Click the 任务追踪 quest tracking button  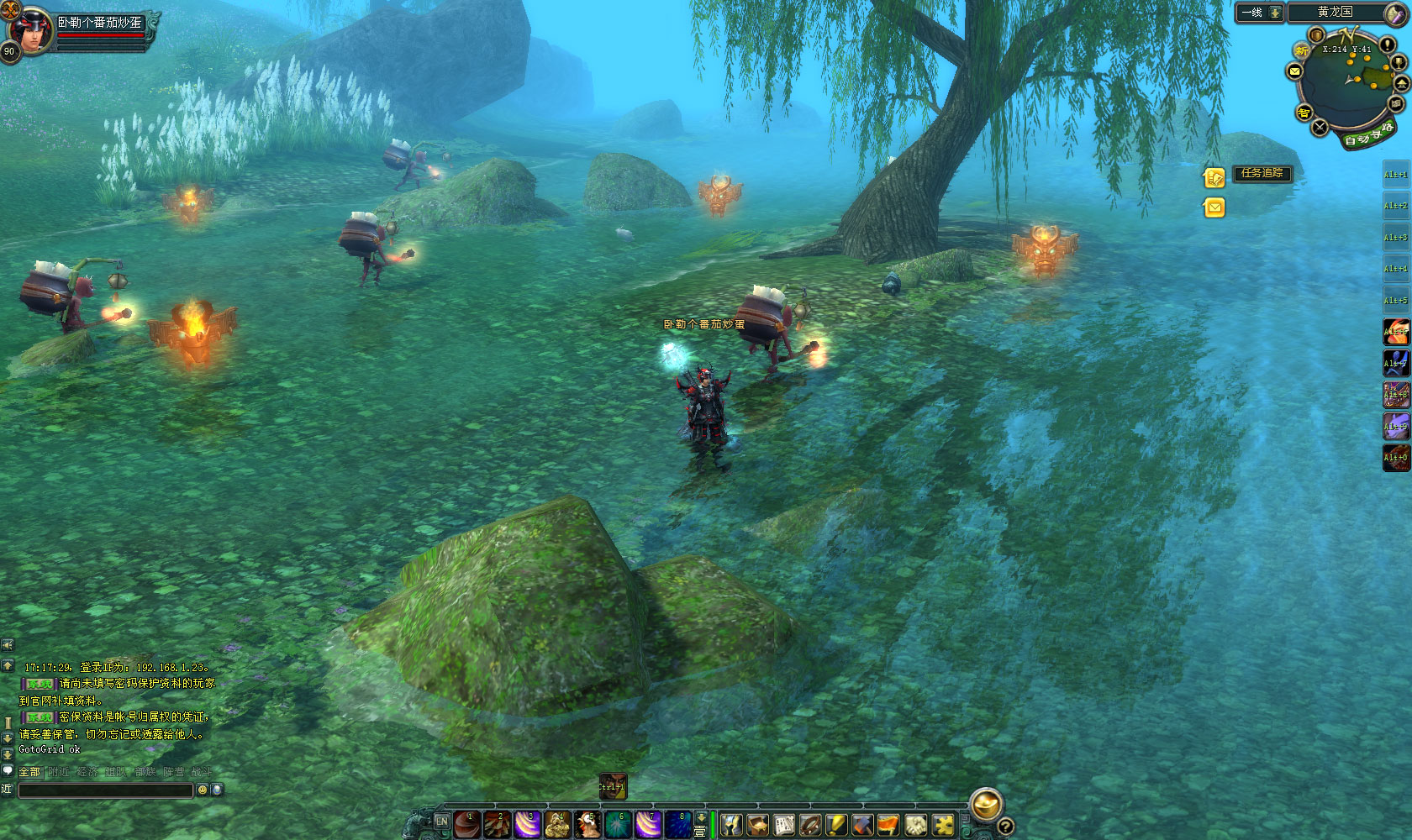click(x=1262, y=173)
